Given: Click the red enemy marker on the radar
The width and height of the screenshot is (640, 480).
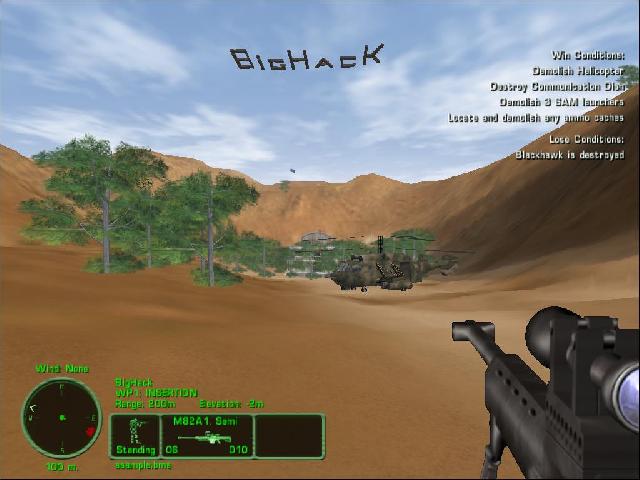Looking at the screenshot, I should 90,430.
